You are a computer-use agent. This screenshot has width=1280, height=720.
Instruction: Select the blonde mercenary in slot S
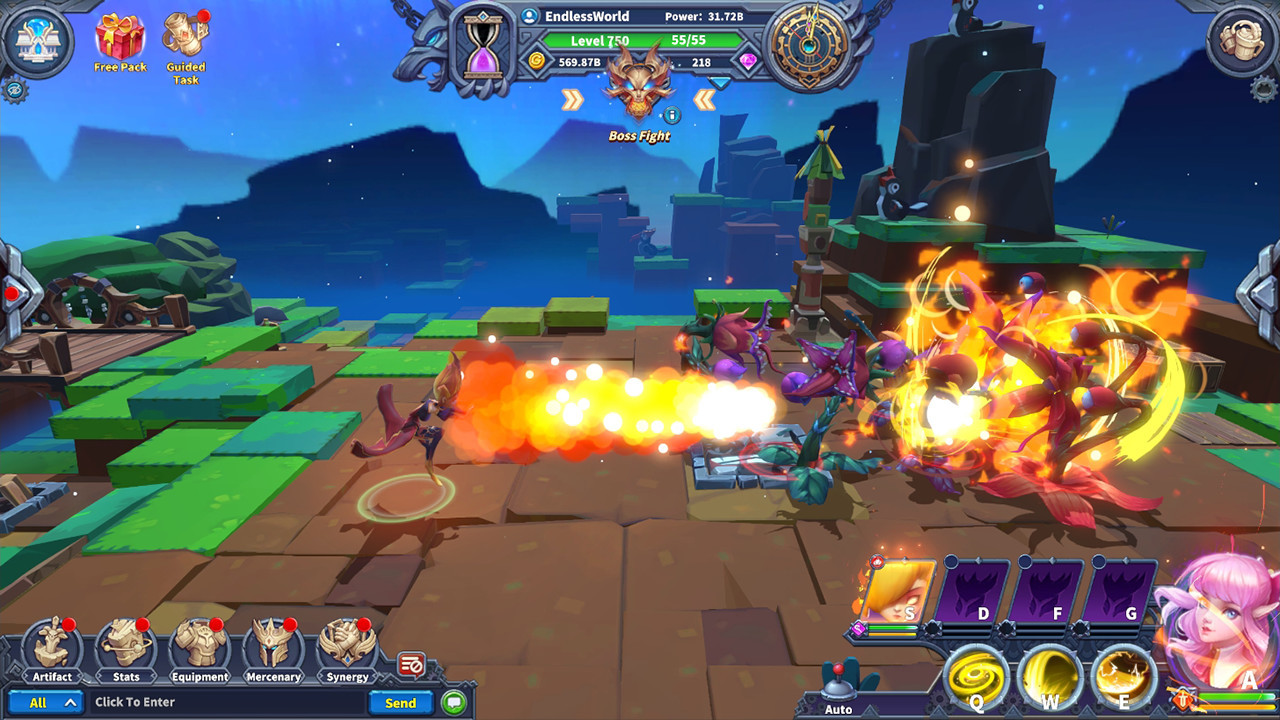pyautogui.click(x=896, y=591)
